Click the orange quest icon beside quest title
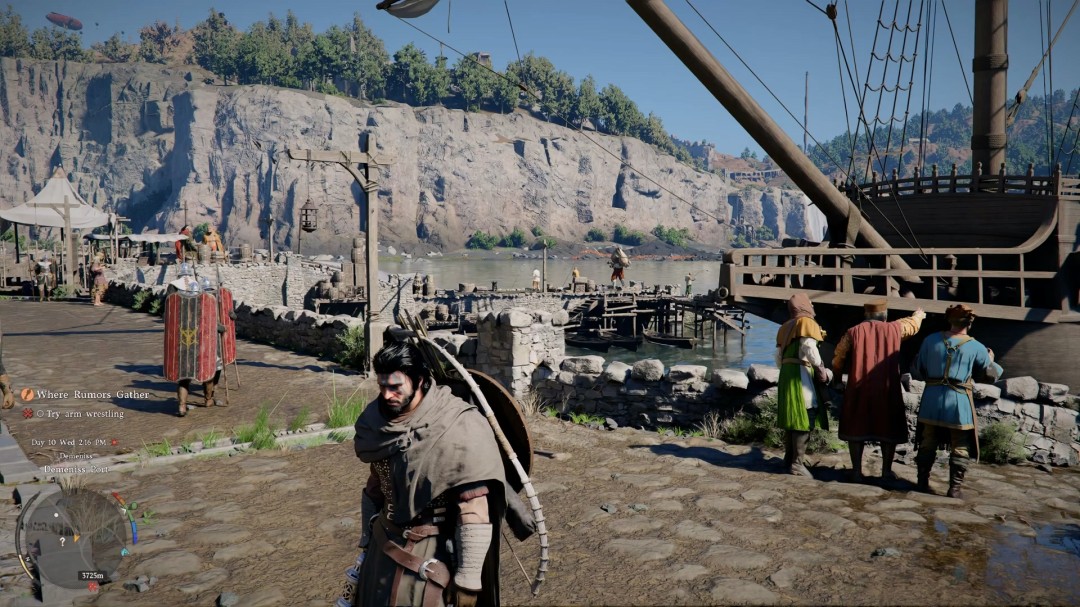This screenshot has width=1080, height=607. pyautogui.click(x=27, y=394)
